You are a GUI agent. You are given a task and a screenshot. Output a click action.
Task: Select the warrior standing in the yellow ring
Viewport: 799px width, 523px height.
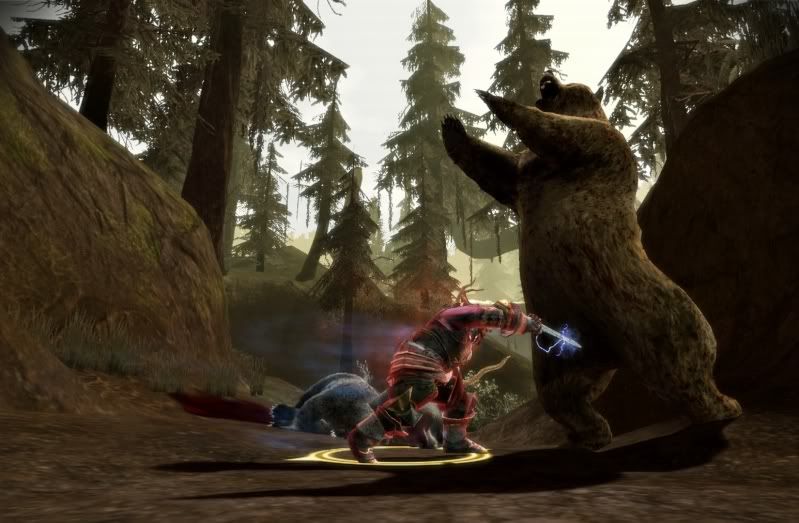pos(425,375)
